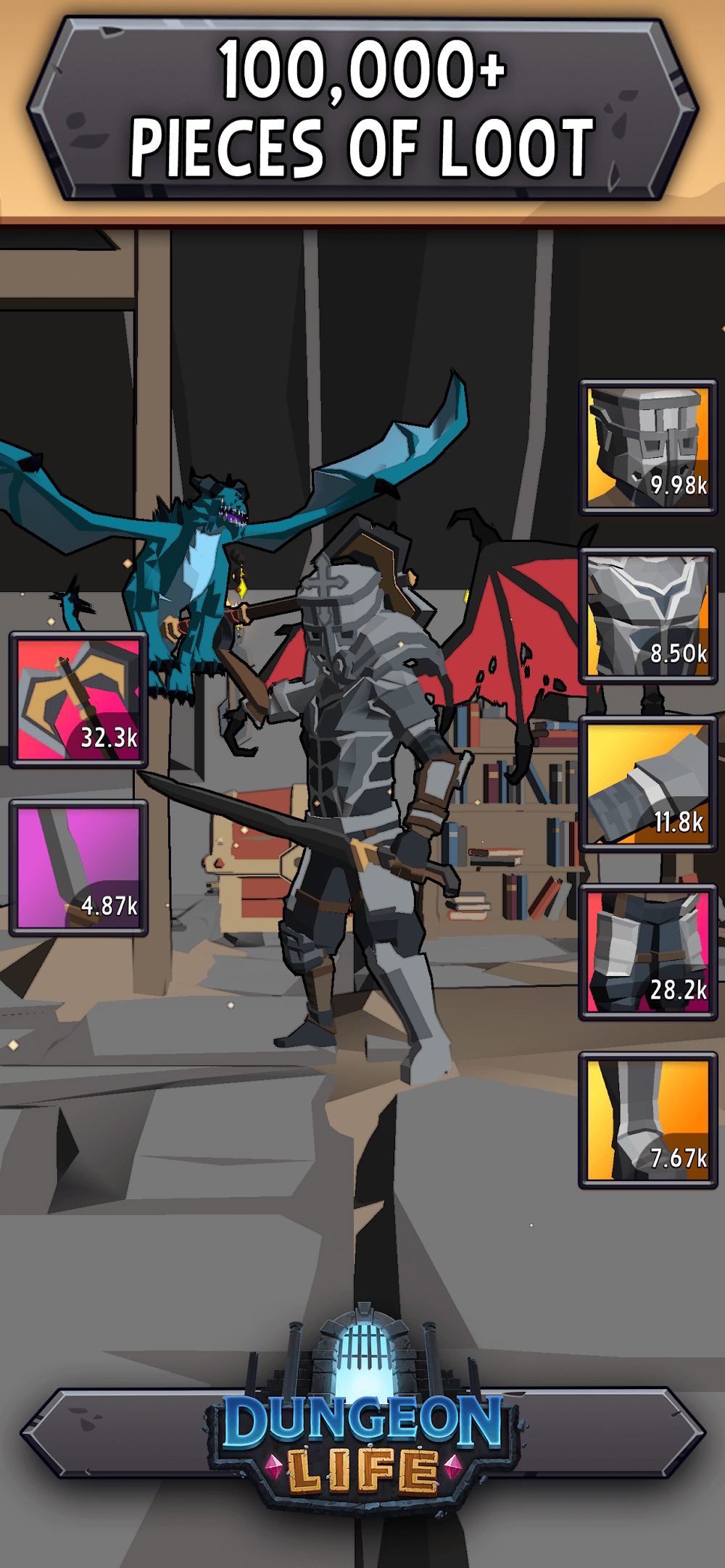Choose the gauntlet slot labeled 11.8k

pos(647,783)
